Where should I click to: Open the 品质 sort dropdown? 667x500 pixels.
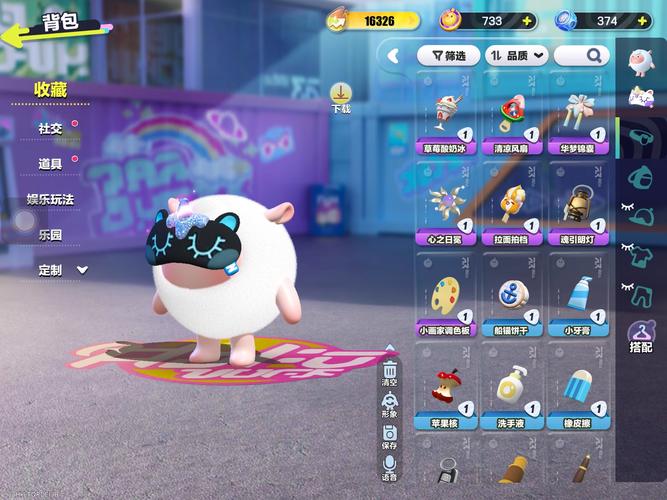point(517,56)
